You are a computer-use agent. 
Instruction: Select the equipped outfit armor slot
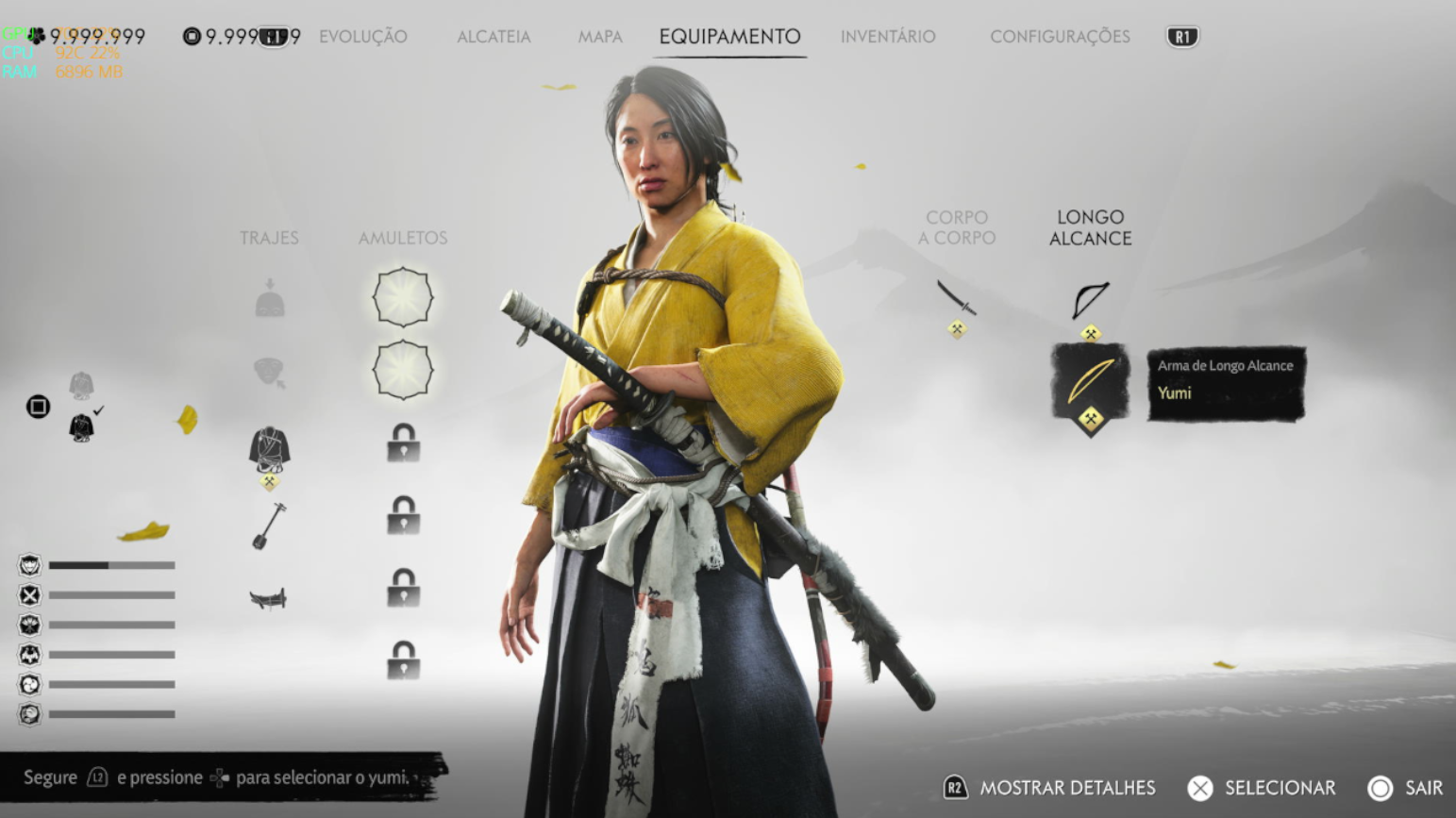tap(270, 449)
